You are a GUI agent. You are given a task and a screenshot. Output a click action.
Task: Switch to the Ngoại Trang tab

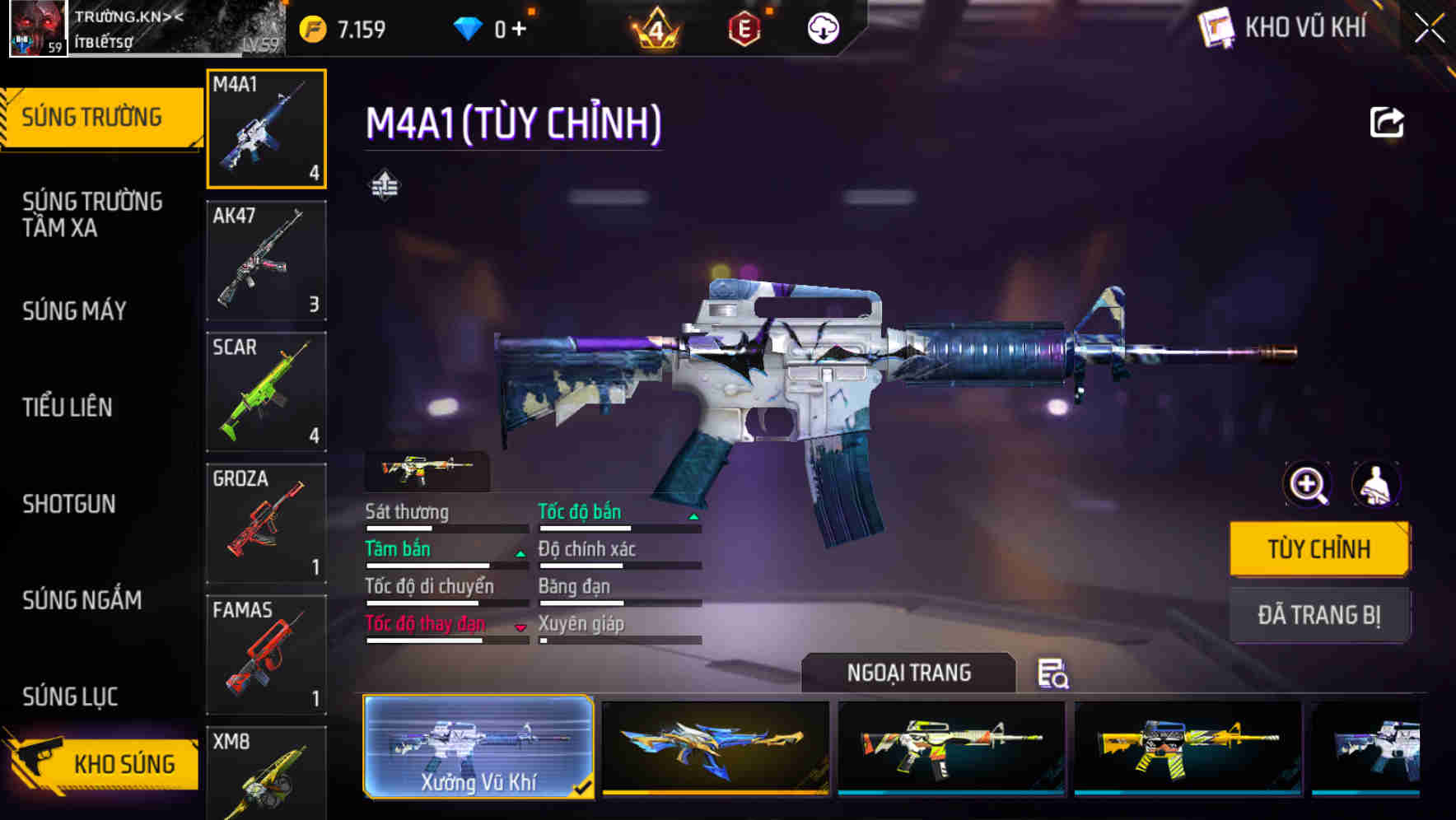tap(908, 673)
